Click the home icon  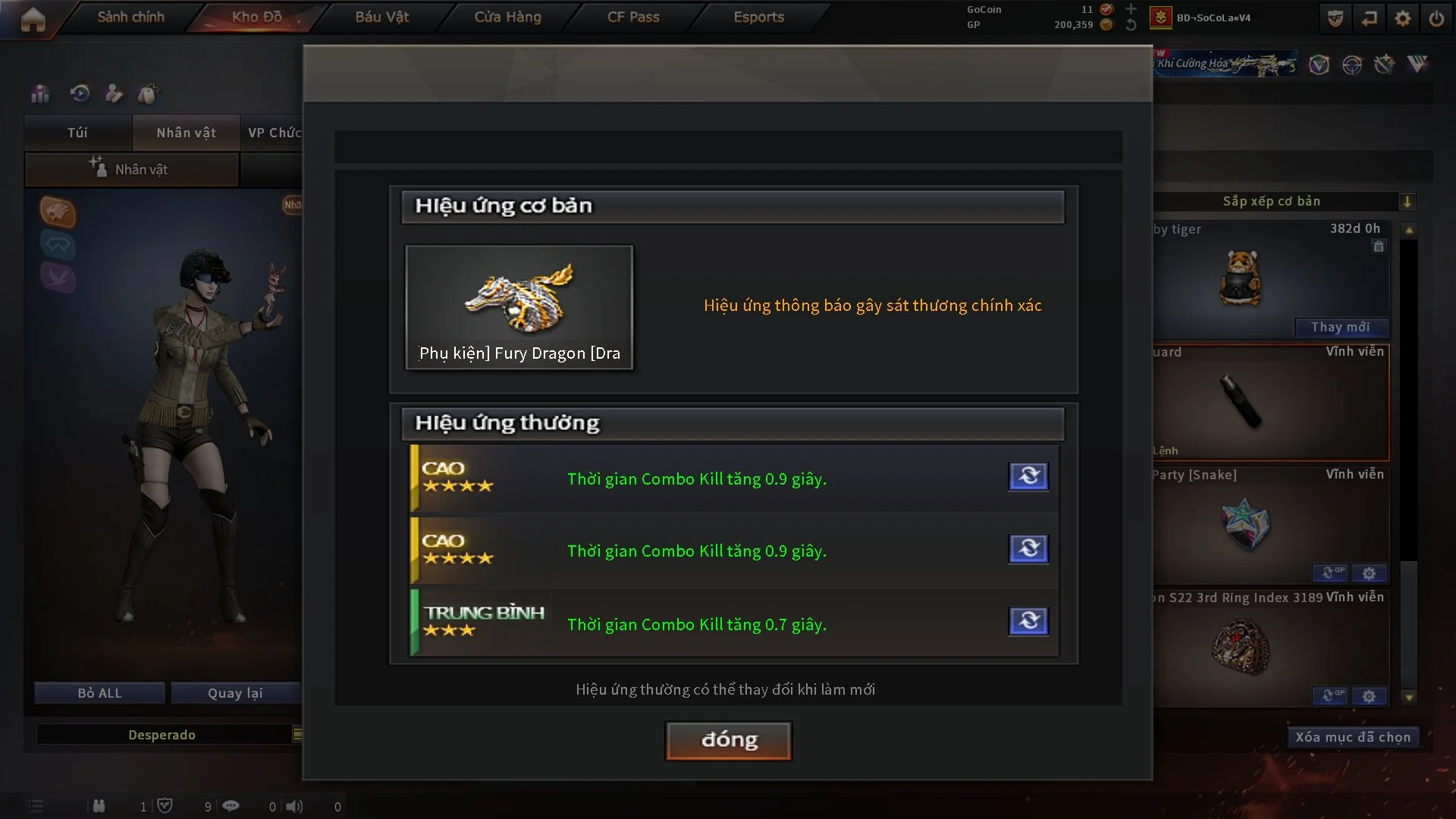point(33,20)
